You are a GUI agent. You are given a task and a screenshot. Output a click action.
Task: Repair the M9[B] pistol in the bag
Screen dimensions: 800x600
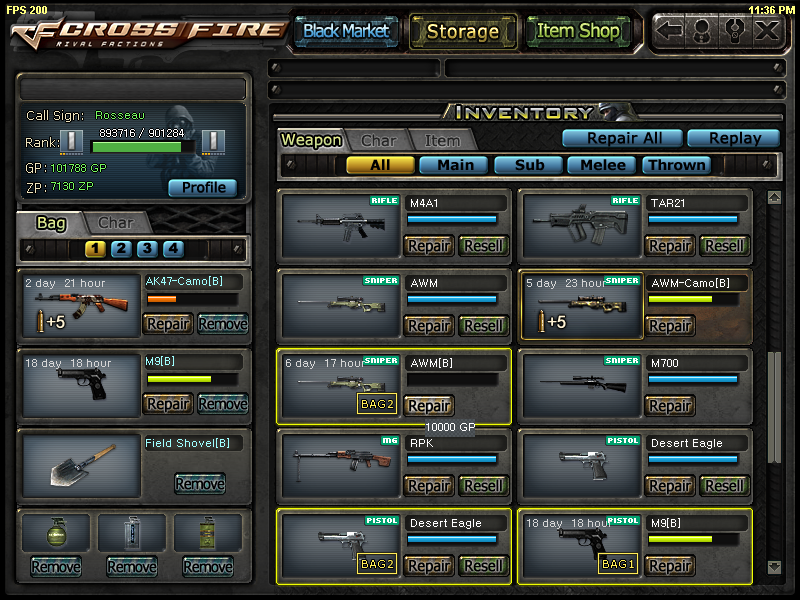pyautogui.click(x=168, y=403)
